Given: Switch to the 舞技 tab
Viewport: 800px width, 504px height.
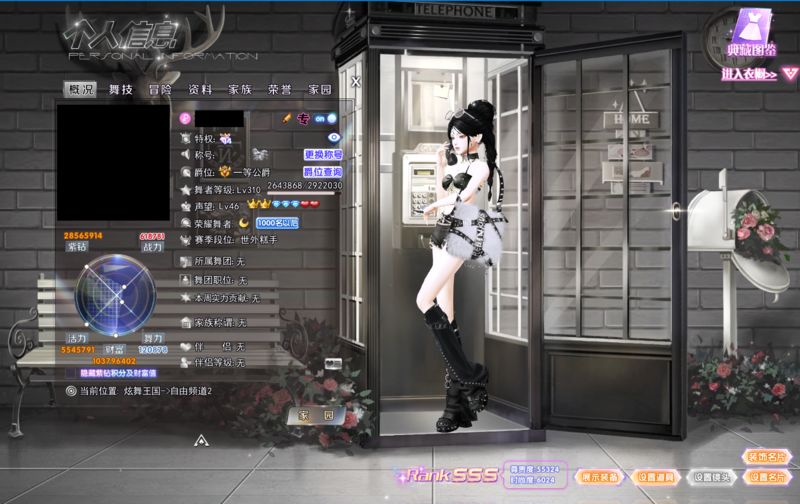Looking at the screenshot, I should pyautogui.click(x=121, y=89).
